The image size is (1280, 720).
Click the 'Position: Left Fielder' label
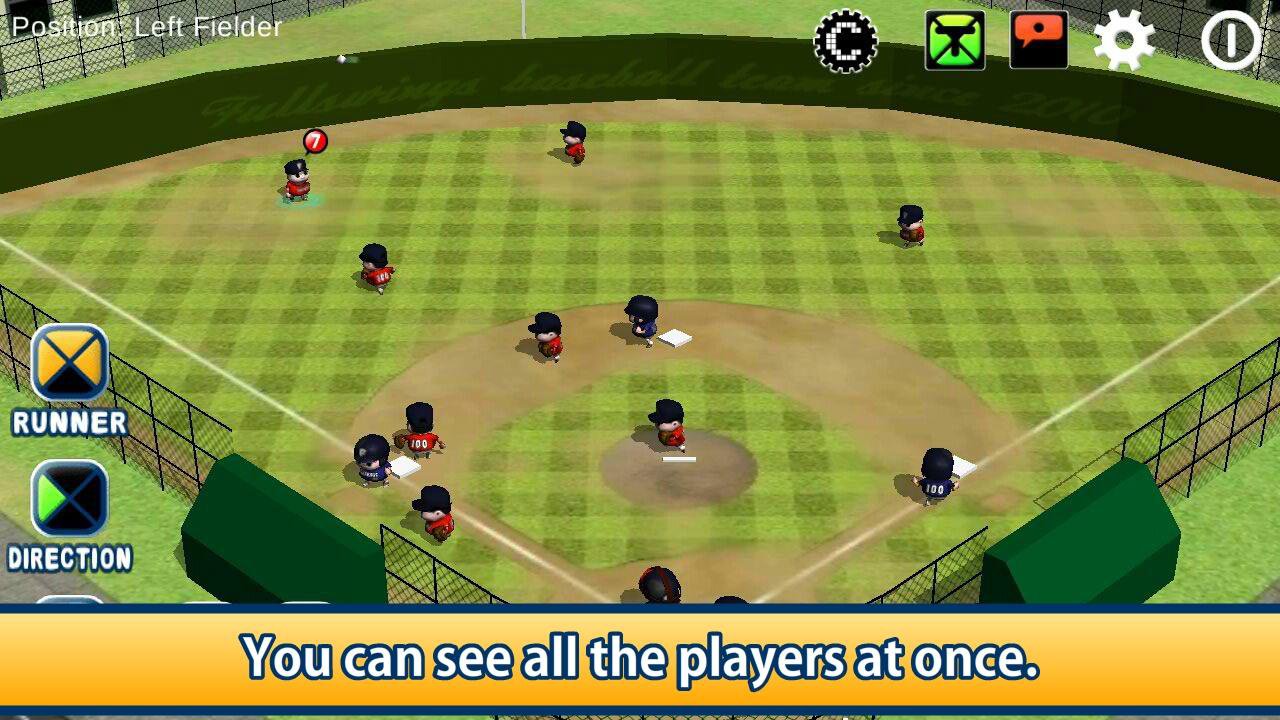coord(141,27)
